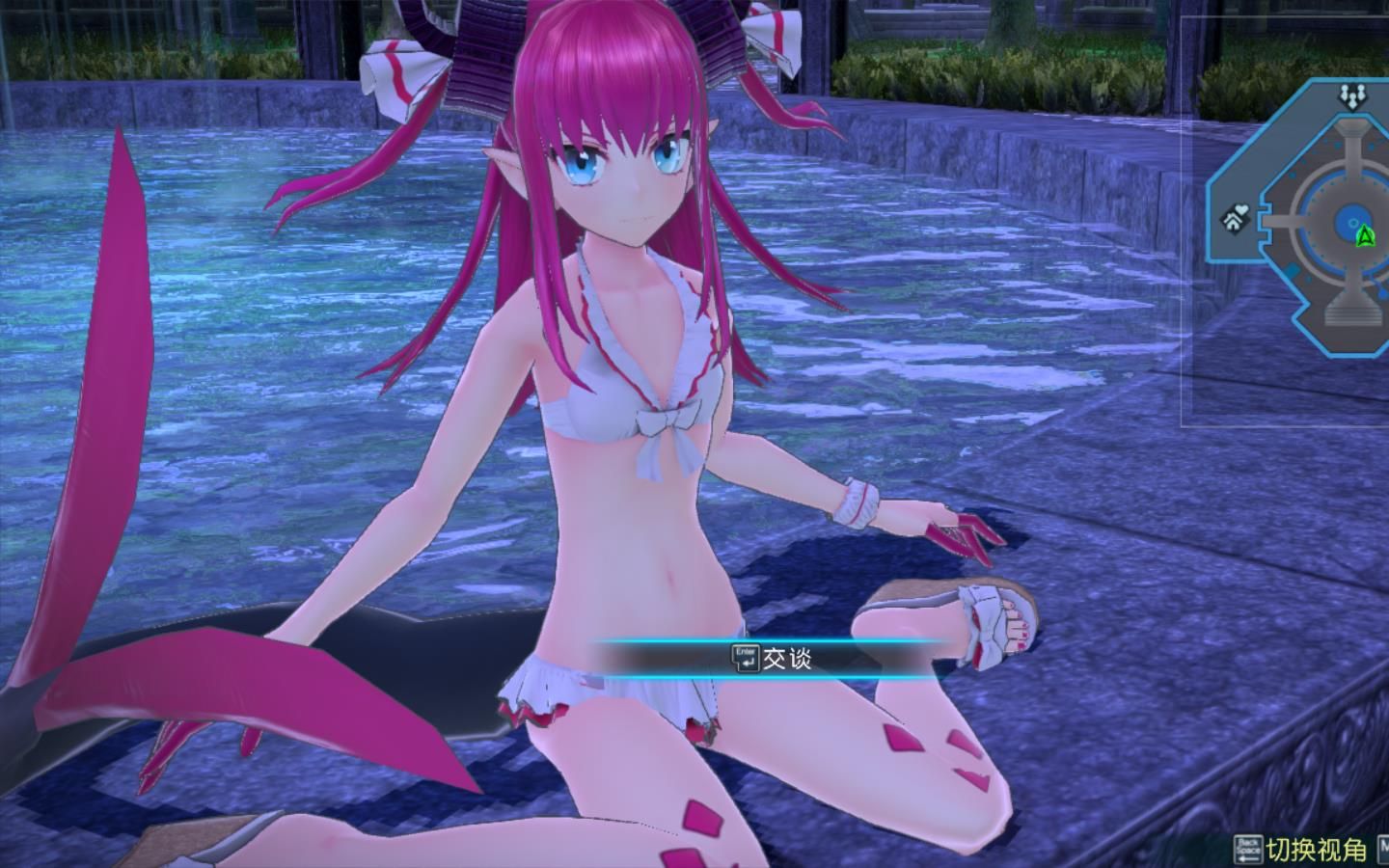This screenshot has width=1389, height=868.
Task: Click the green player arrow on the minimap
Action: click(1365, 235)
